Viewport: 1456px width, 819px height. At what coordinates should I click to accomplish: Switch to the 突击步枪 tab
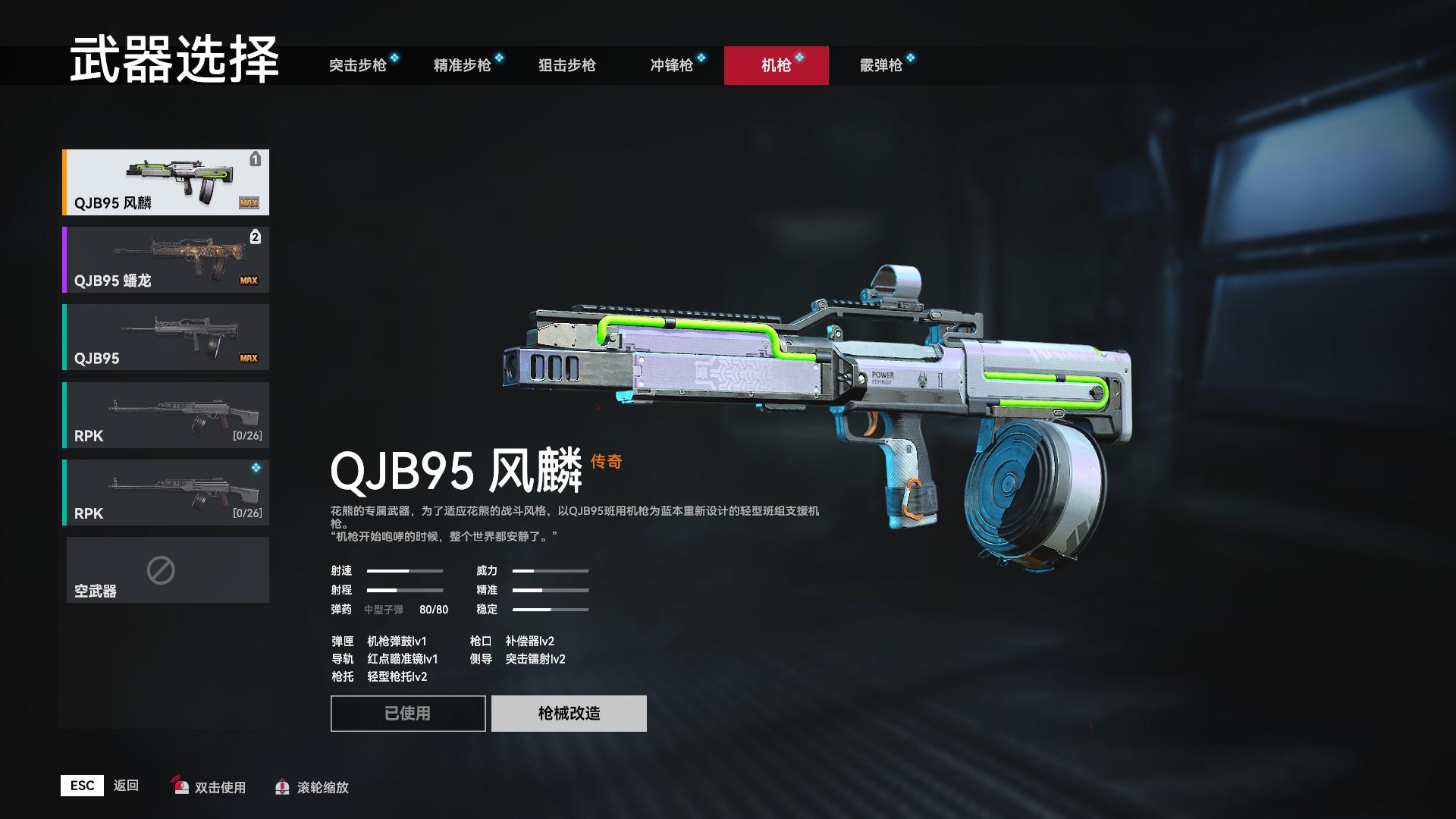tap(358, 65)
